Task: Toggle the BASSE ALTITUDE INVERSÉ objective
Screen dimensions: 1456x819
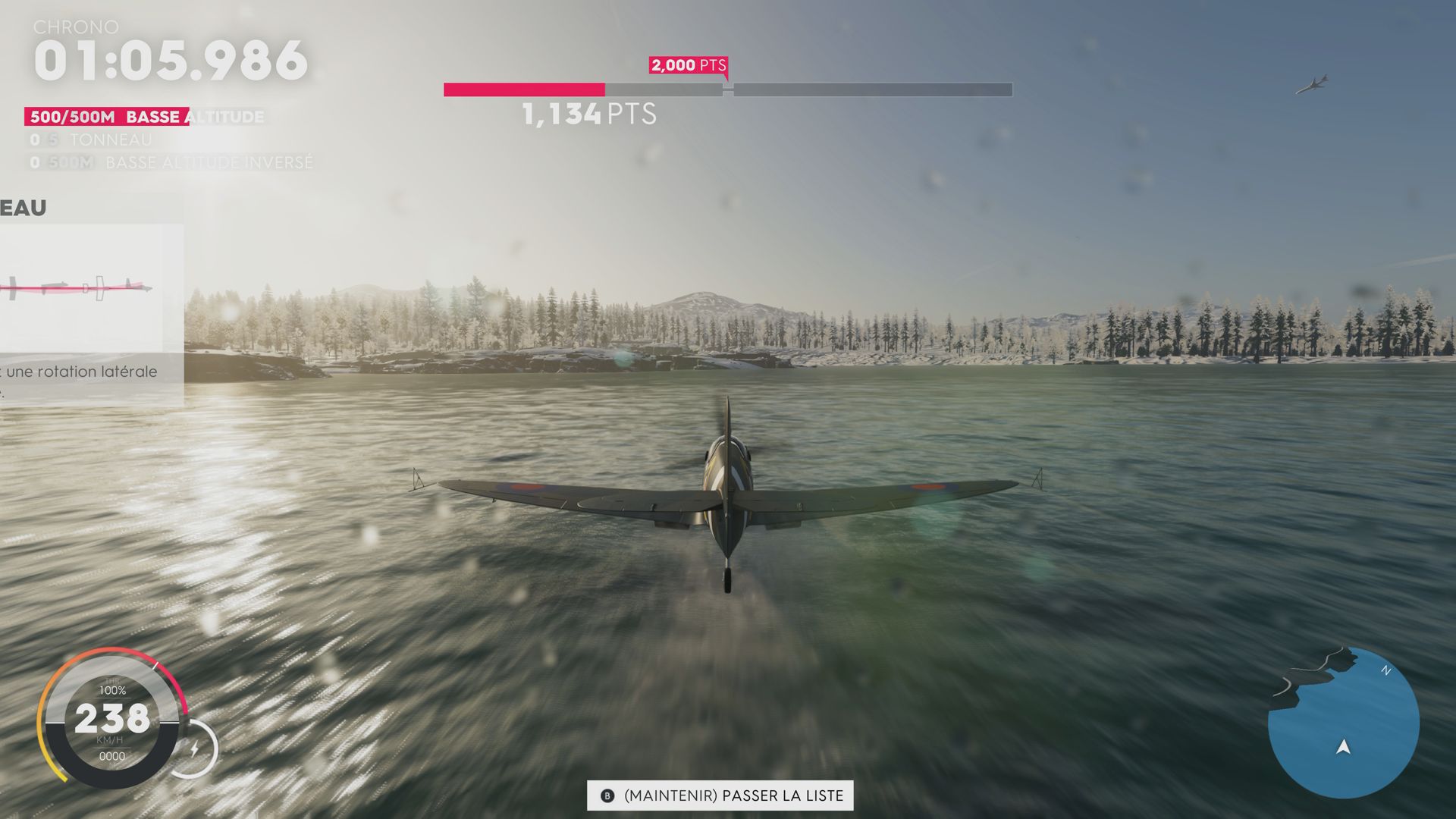Action: 174,162
